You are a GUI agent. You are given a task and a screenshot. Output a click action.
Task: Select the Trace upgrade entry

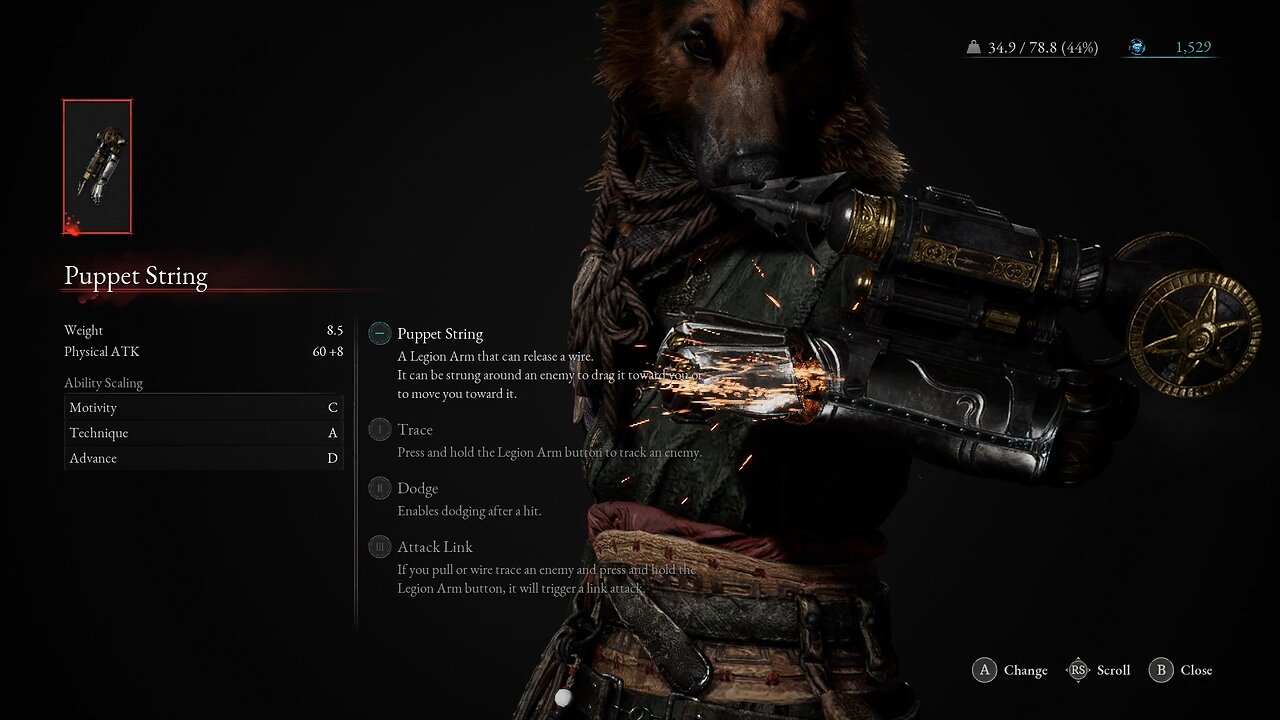(414, 430)
